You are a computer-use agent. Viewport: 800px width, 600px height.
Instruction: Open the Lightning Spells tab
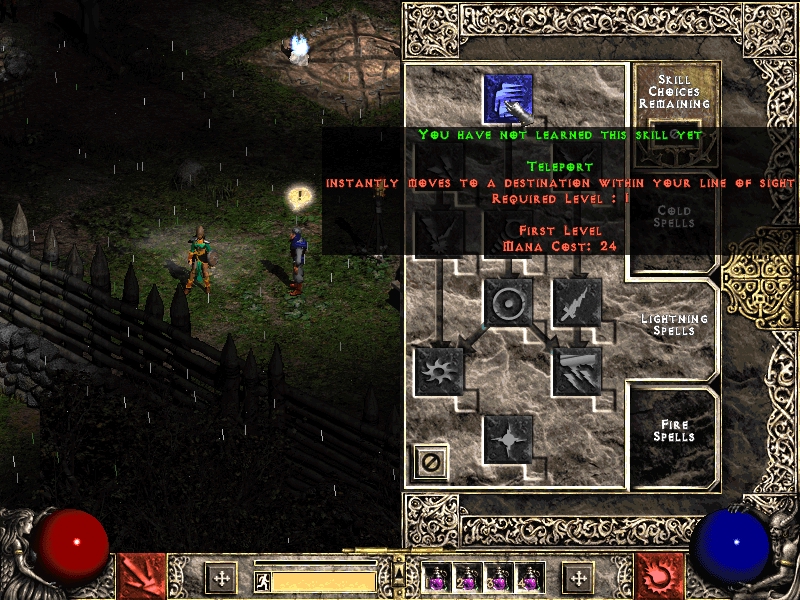673,325
